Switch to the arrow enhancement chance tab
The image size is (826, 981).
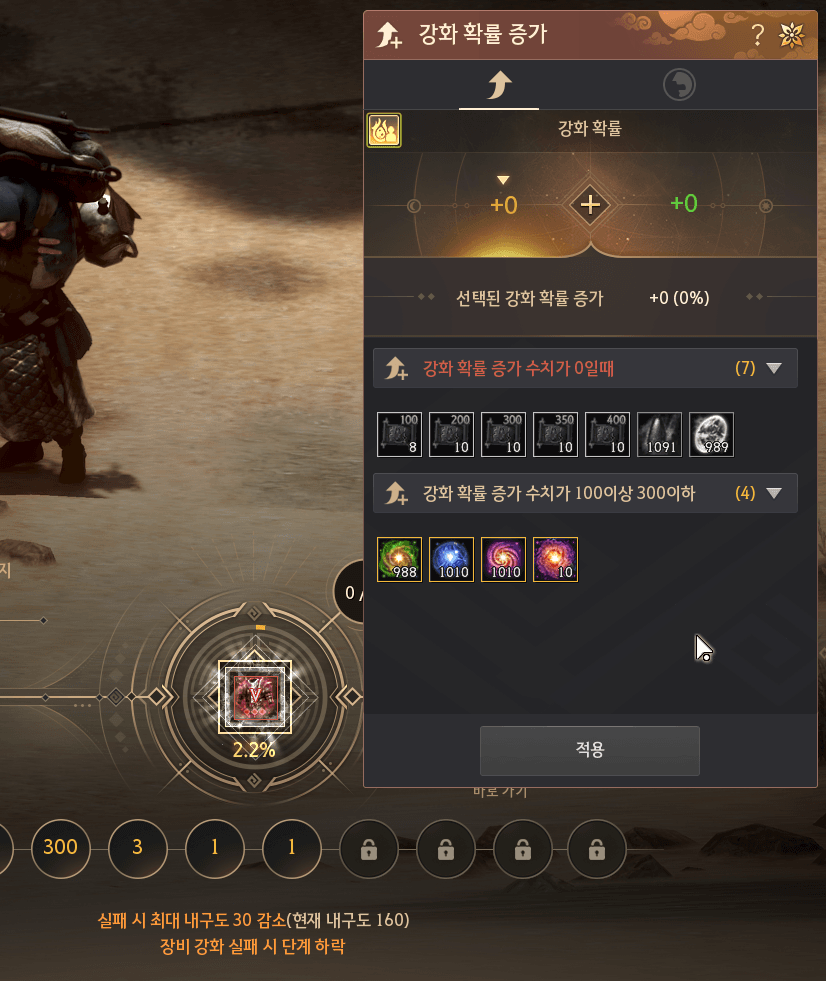tap(498, 86)
